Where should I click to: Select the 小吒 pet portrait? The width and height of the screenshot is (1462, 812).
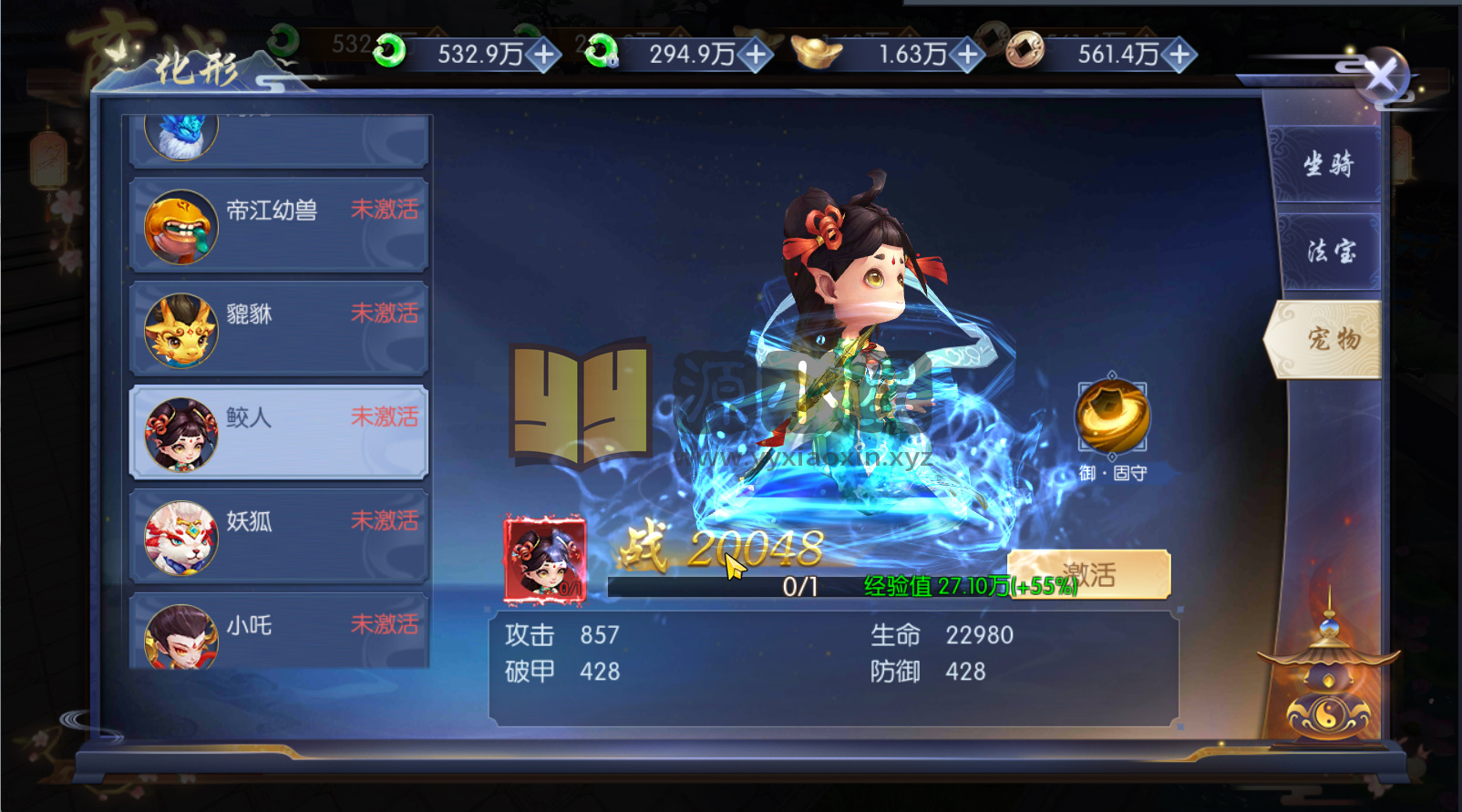pos(180,638)
